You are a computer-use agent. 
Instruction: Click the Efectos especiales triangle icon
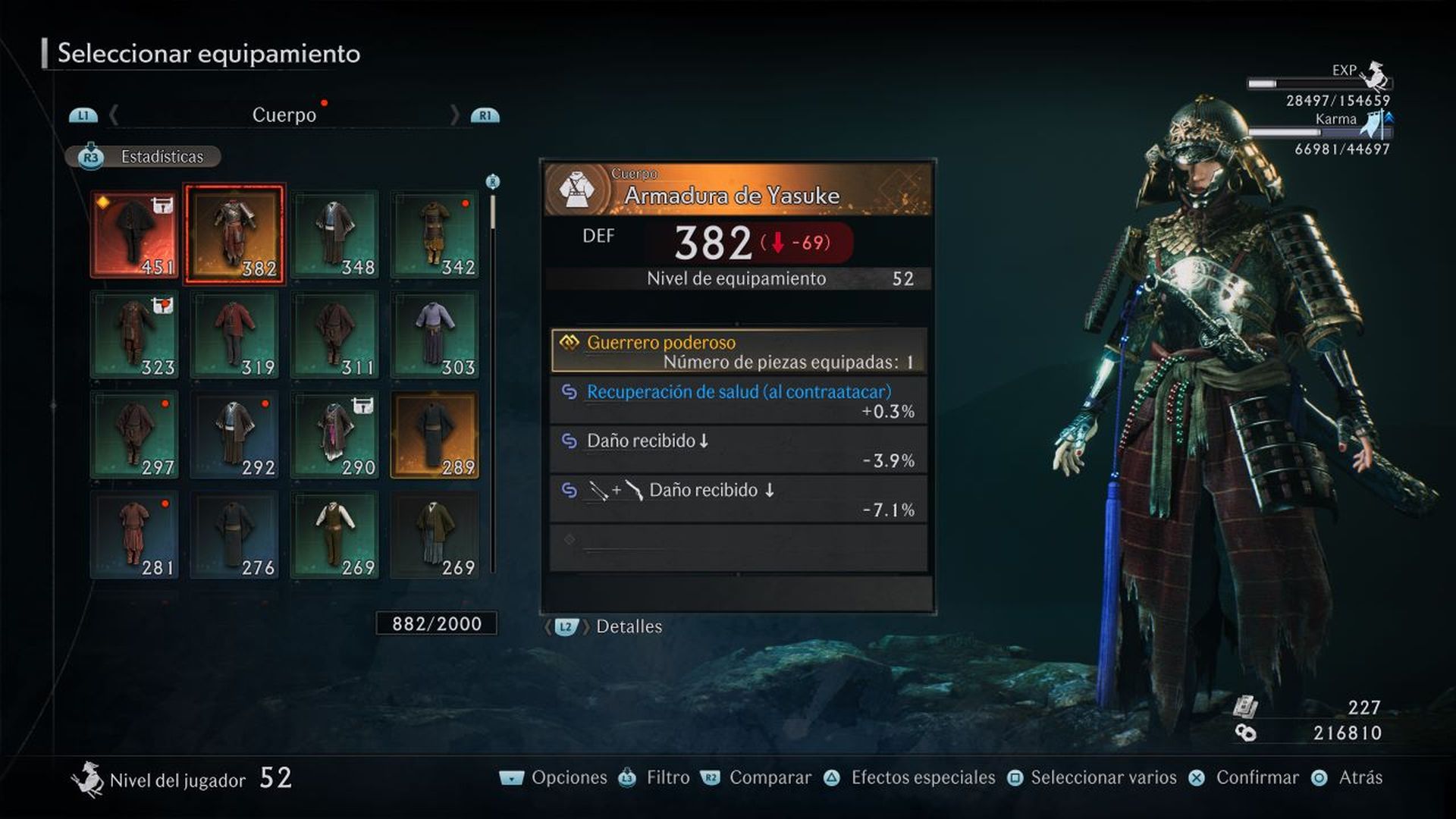click(832, 777)
